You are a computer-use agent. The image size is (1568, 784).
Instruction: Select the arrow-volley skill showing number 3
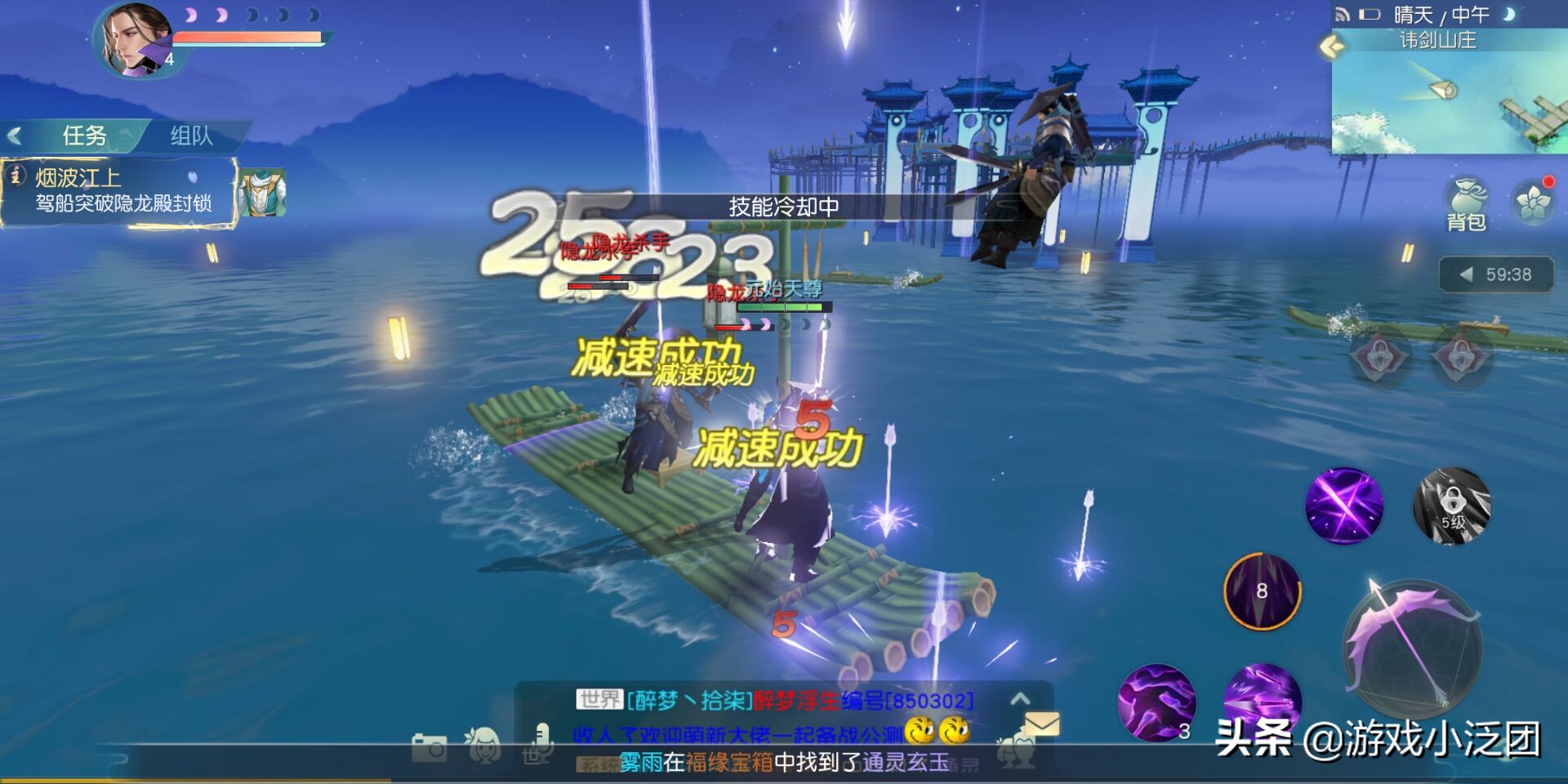(1156, 702)
